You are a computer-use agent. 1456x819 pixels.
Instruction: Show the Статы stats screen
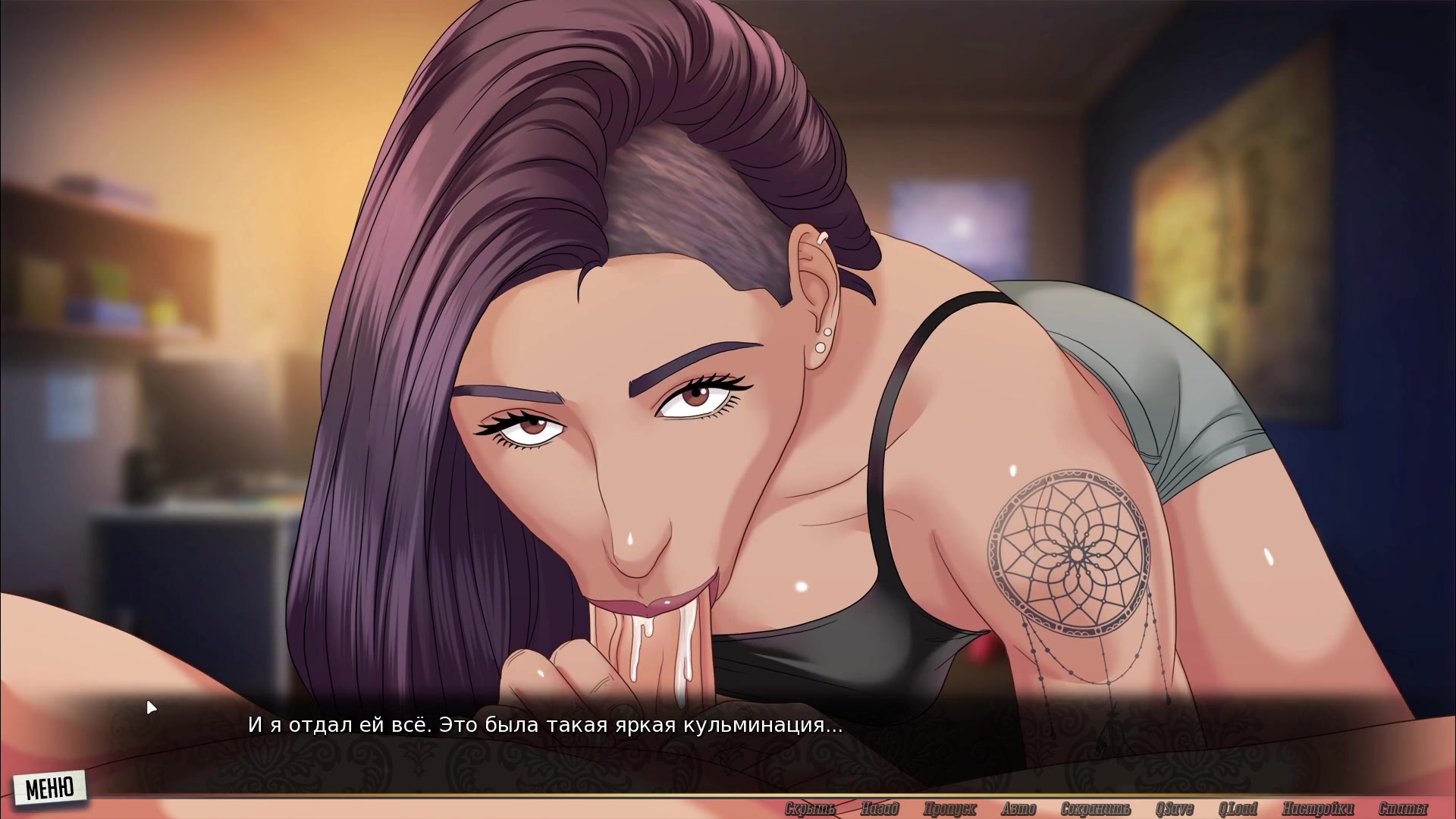1403,809
